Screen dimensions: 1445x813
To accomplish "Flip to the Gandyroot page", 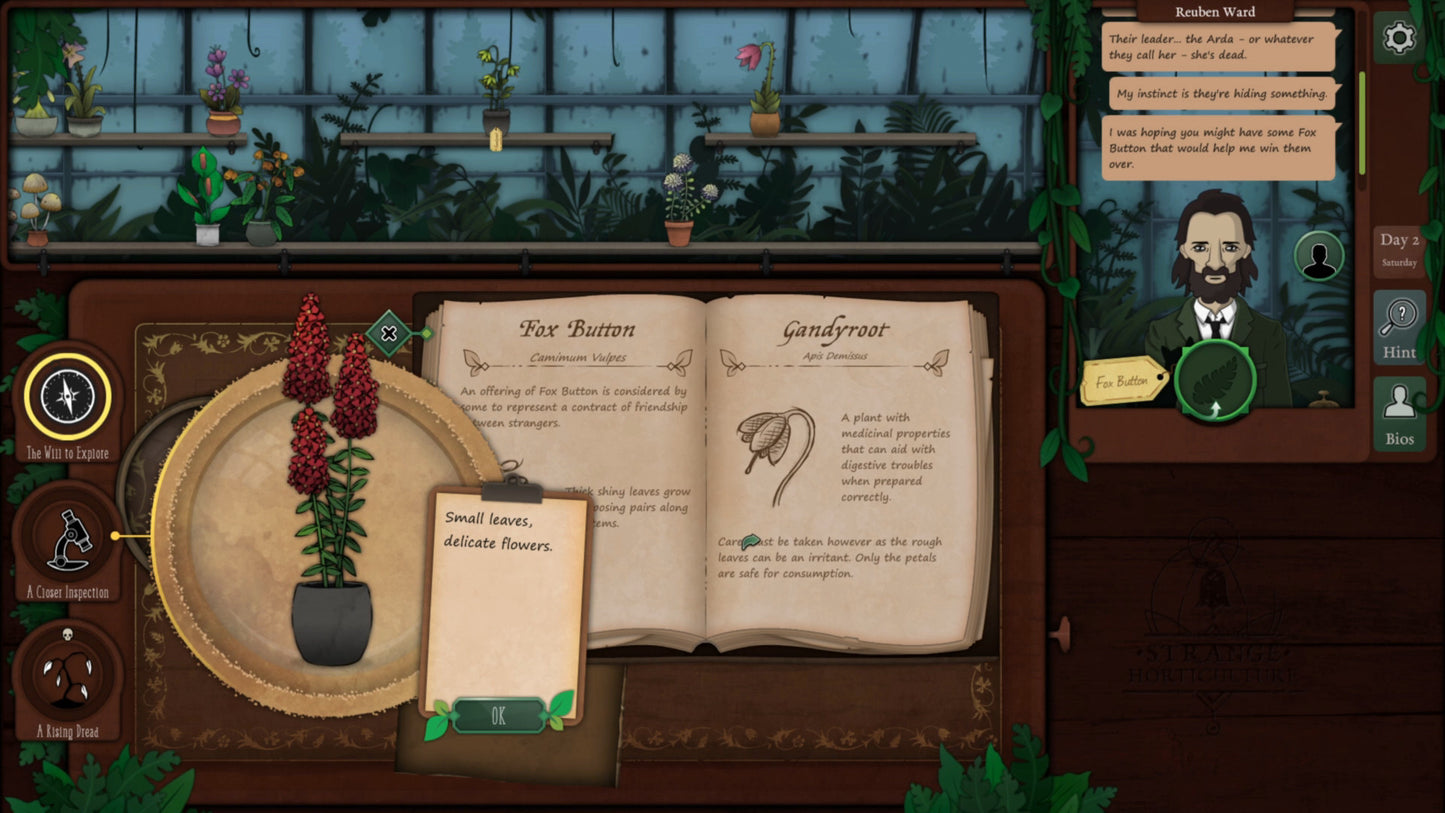I will 832,329.
